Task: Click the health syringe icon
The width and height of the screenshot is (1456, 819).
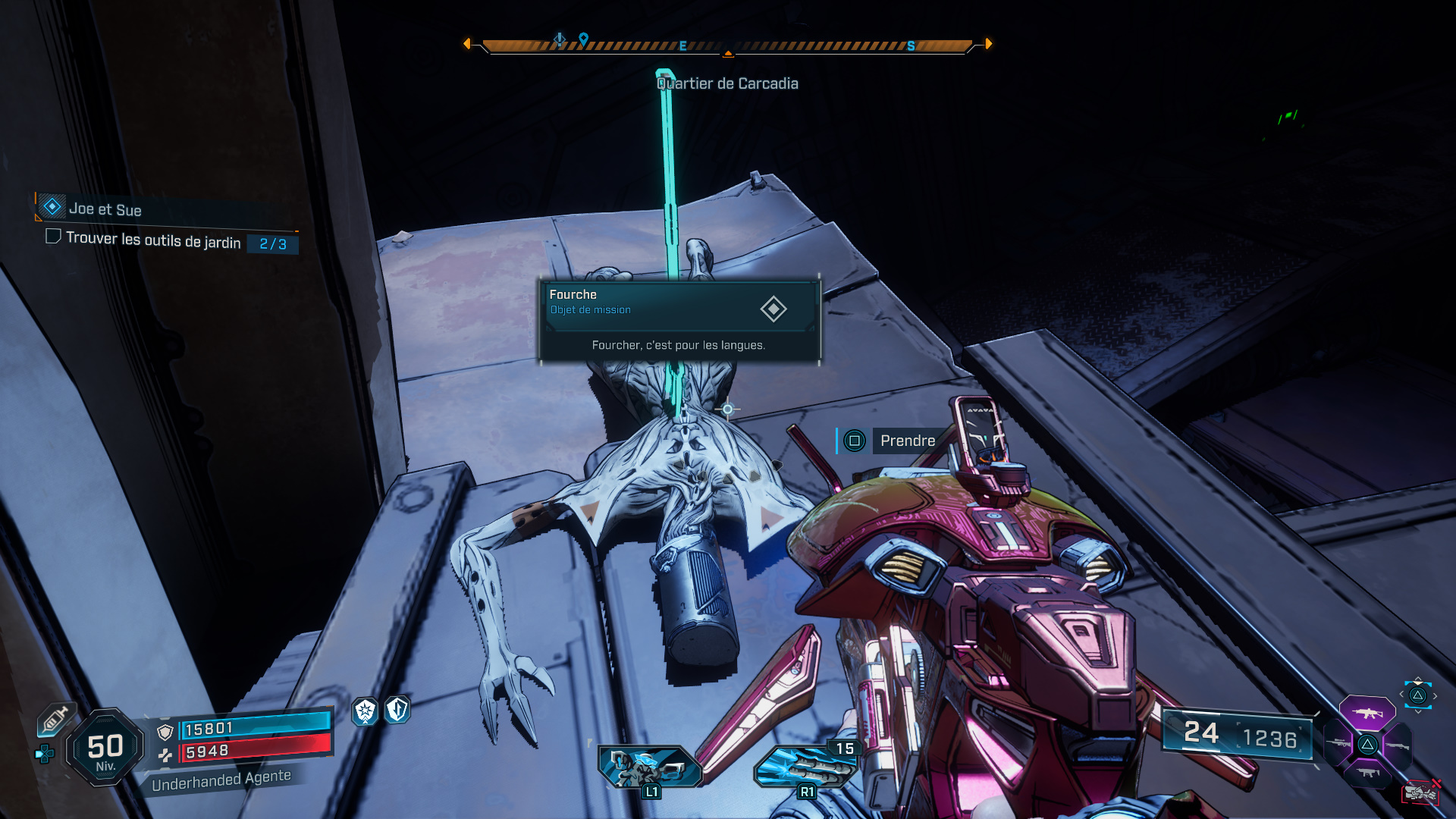Action: tap(54, 719)
